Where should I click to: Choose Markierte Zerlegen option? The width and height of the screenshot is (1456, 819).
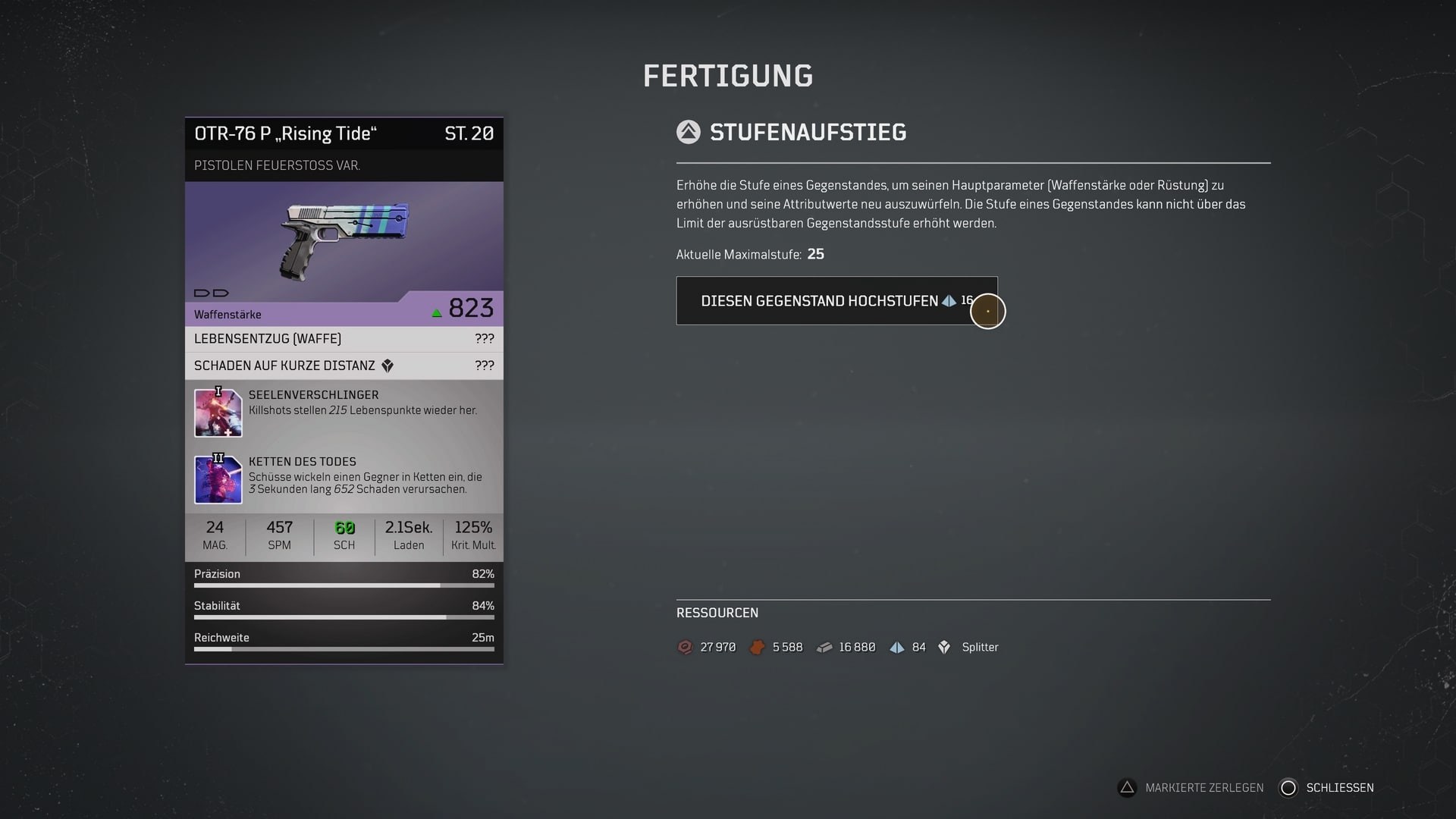click(x=1191, y=788)
